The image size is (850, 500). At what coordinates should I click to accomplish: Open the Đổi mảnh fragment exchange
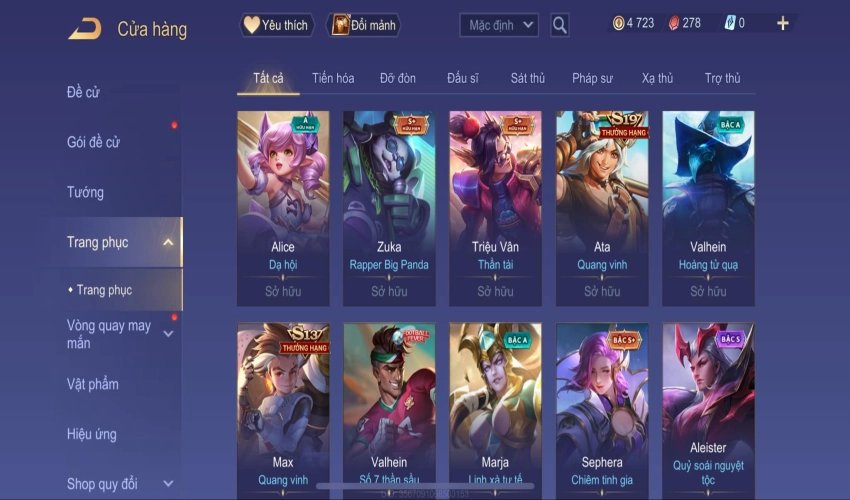(x=363, y=25)
